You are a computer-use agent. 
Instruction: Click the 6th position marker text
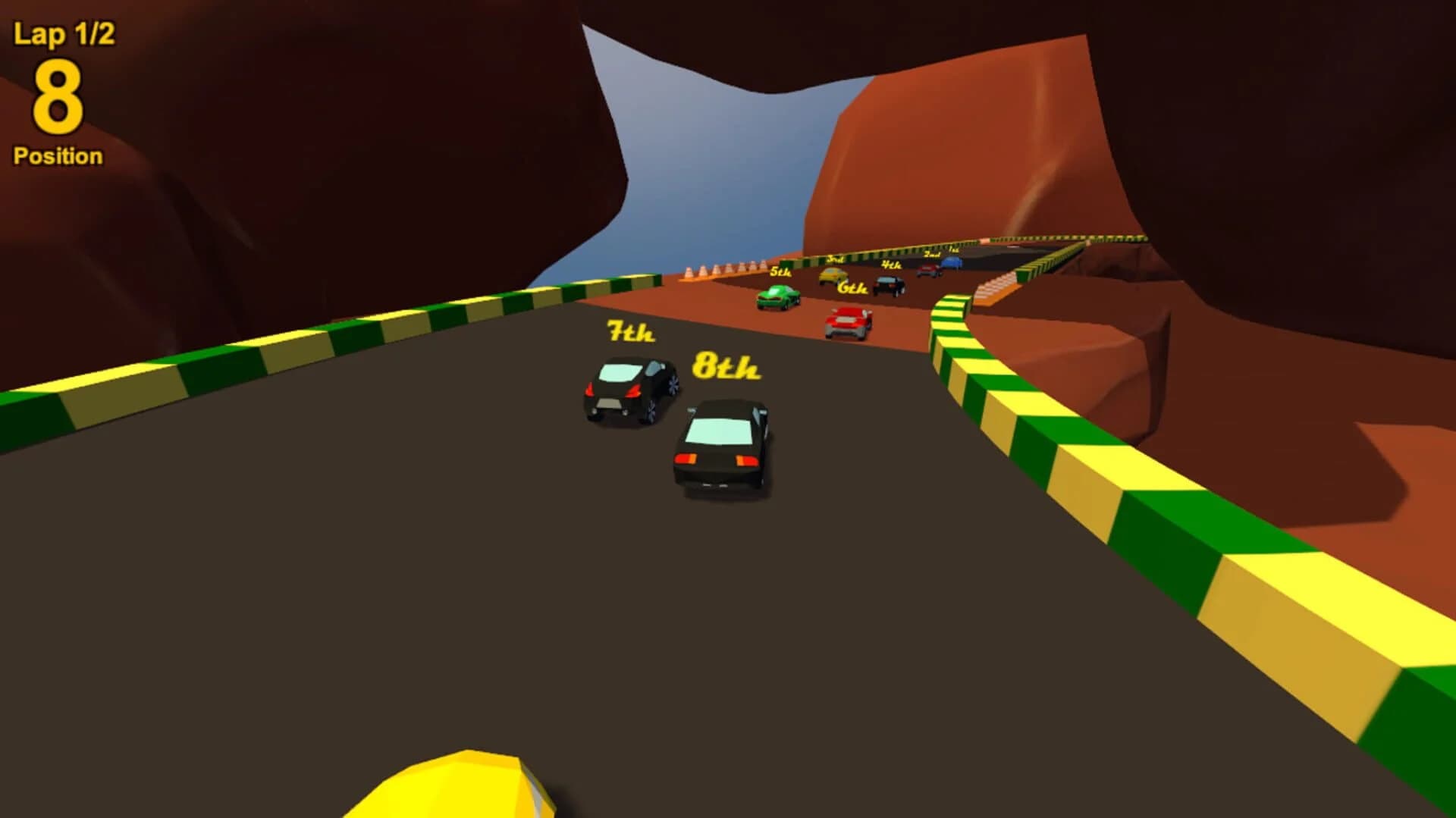[x=852, y=287]
